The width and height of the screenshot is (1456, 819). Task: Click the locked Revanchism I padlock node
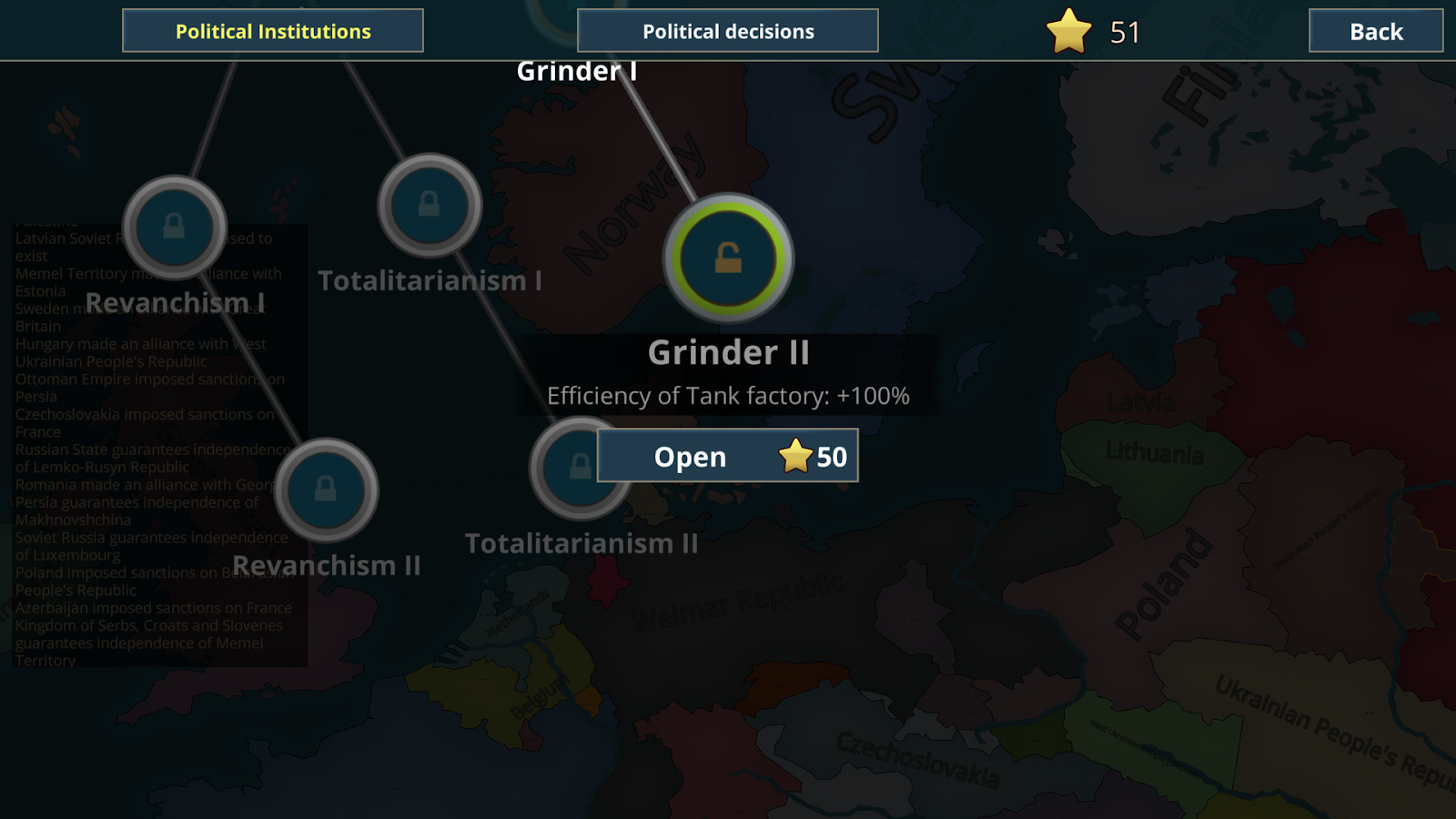point(176,227)
